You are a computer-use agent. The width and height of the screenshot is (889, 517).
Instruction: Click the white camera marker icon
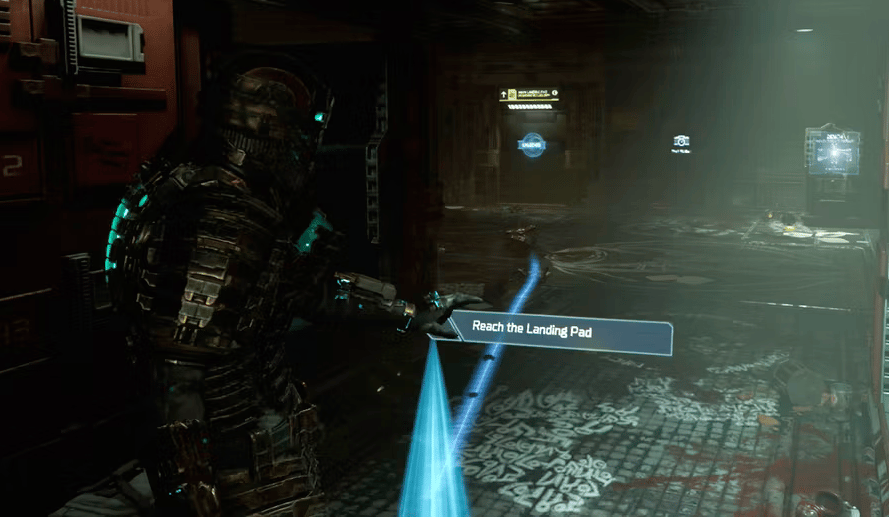click(682, 142)
